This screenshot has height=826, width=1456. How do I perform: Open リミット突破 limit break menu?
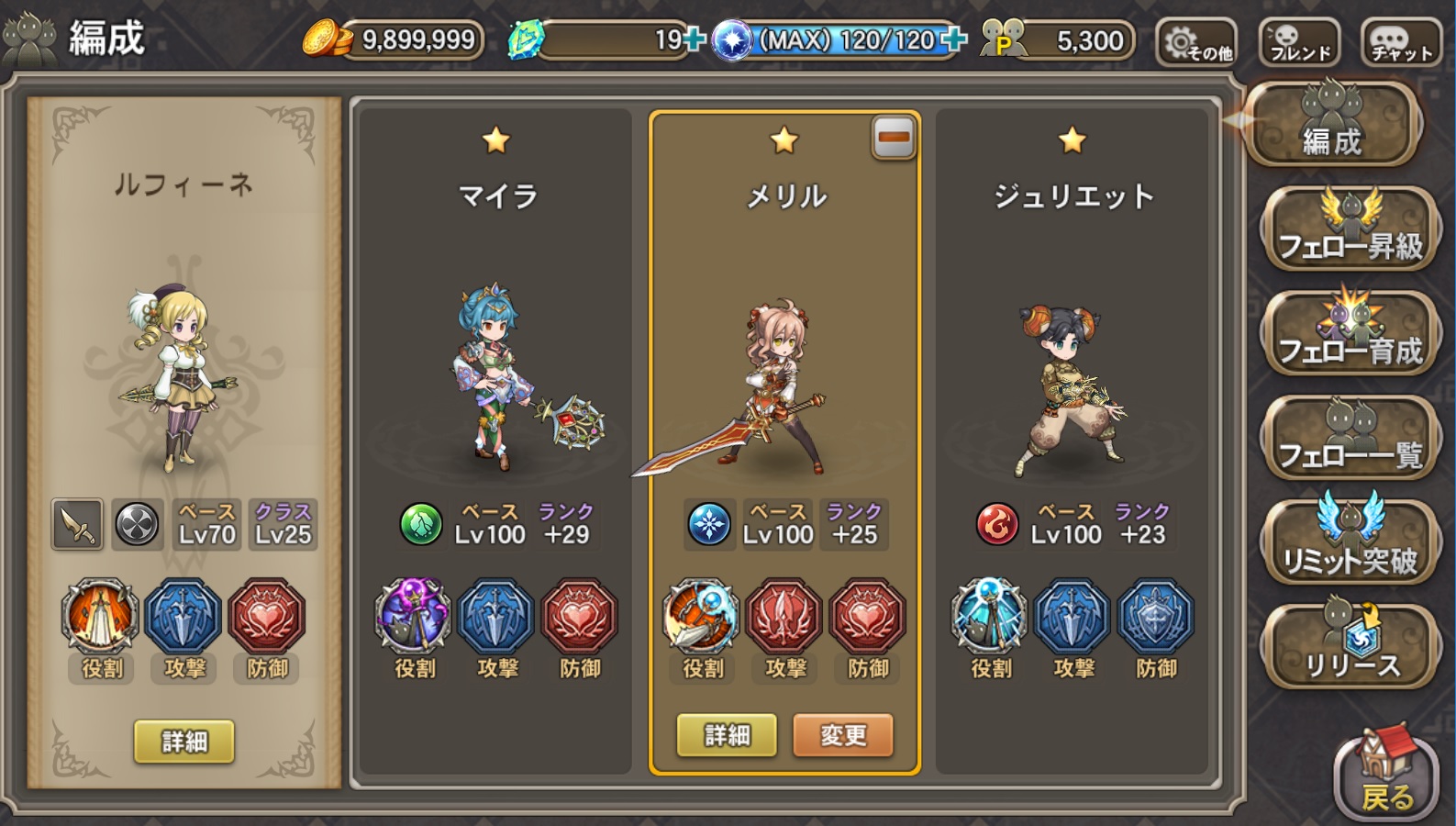(1350, 542)
